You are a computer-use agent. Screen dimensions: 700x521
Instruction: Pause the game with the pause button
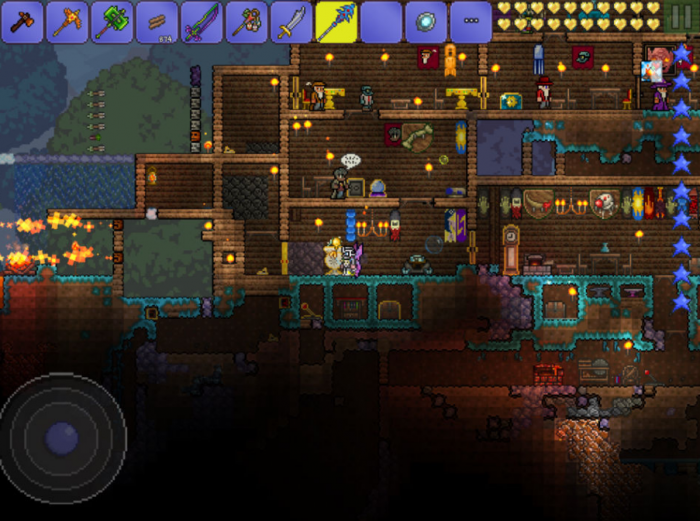[682, 20]
